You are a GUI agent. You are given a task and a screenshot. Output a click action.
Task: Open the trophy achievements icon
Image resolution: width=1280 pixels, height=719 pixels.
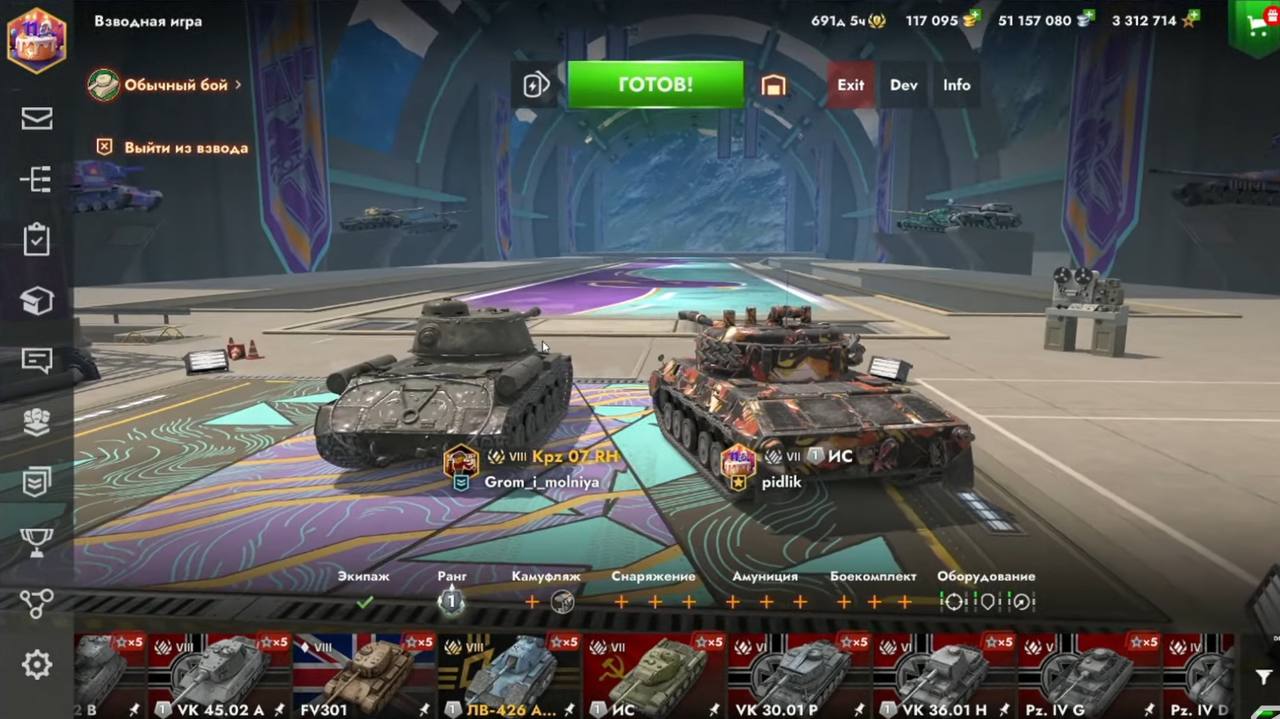click(x=37, y=543)
